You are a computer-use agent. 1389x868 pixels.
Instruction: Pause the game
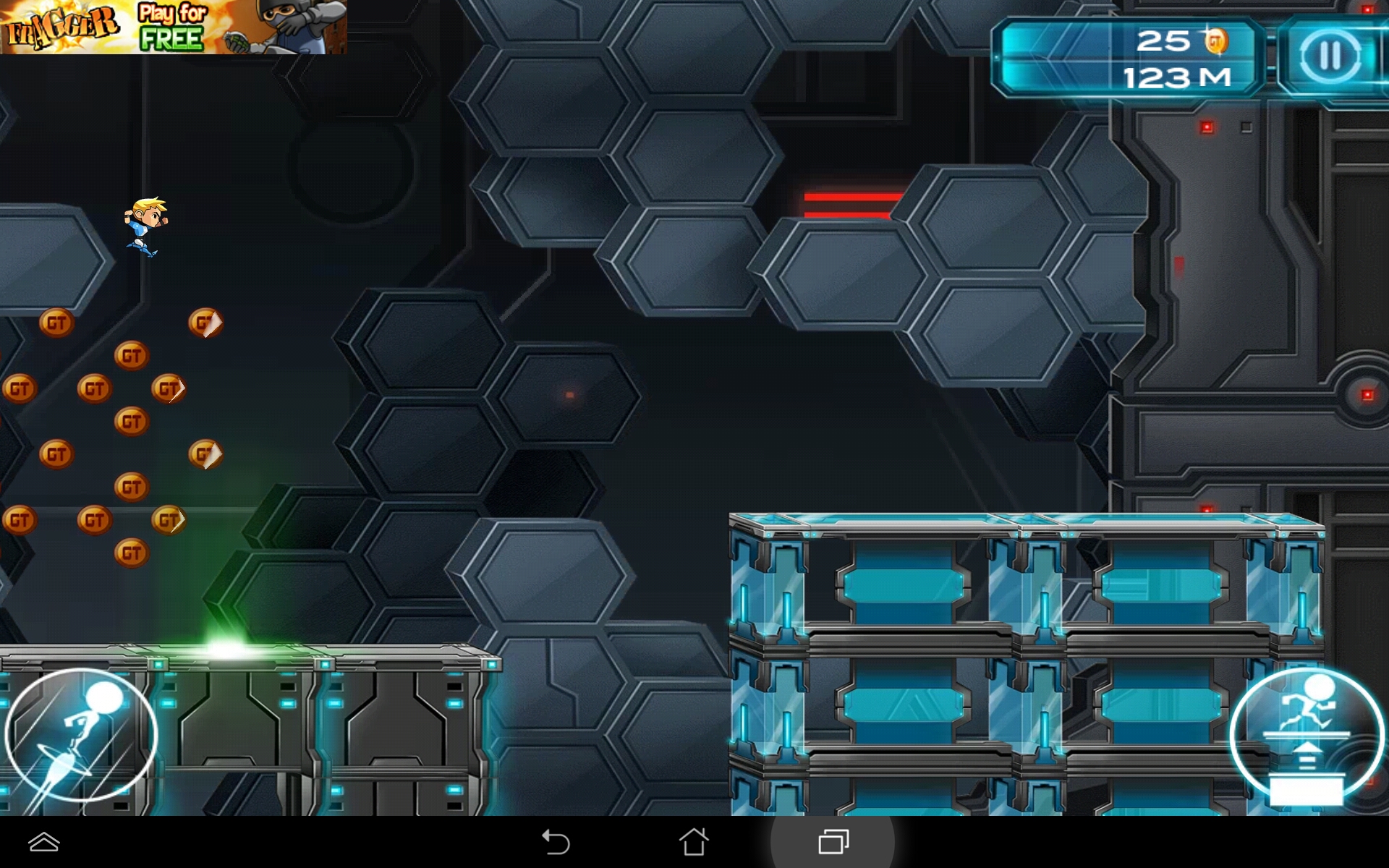pos(1330,56)
